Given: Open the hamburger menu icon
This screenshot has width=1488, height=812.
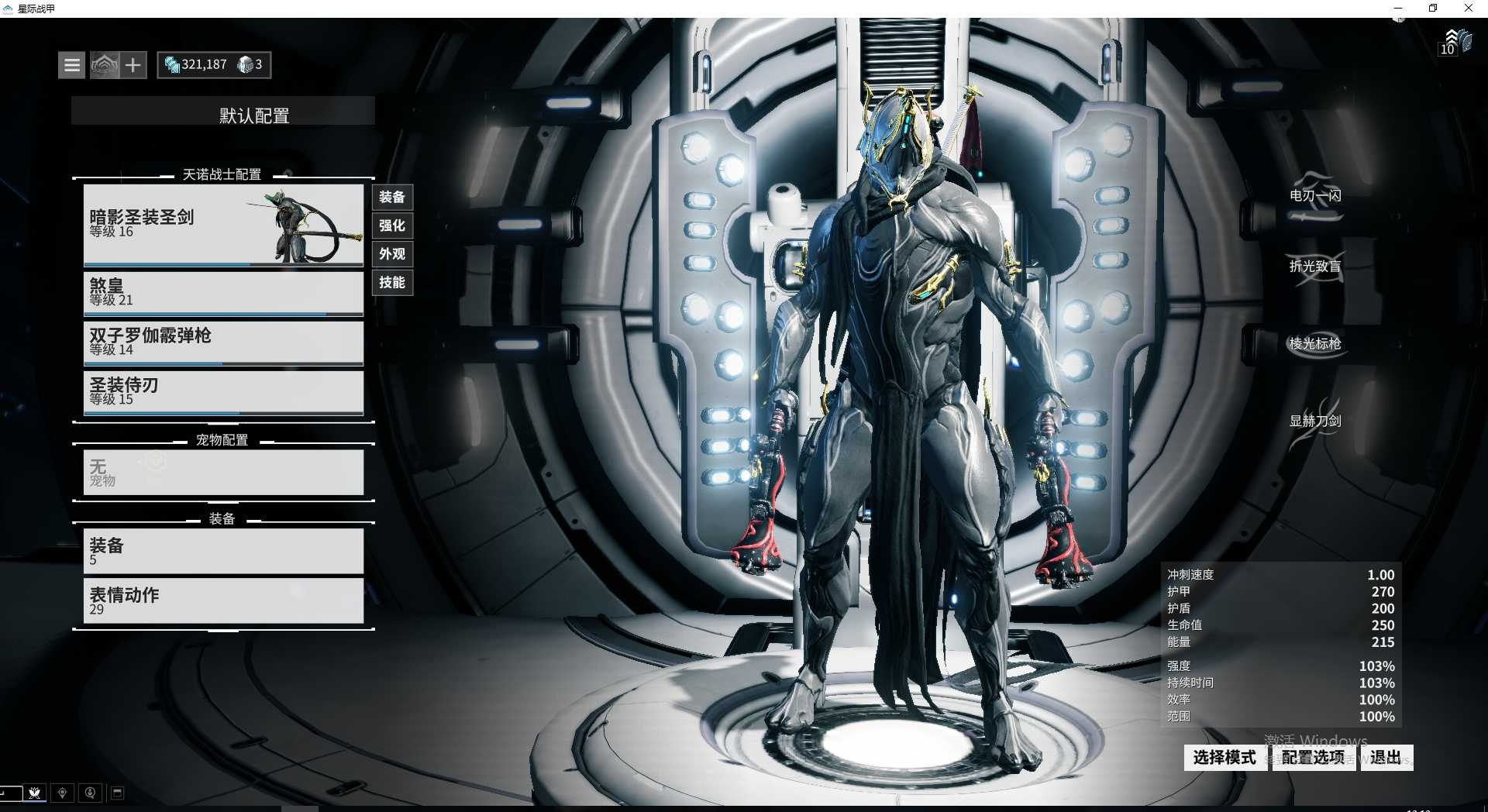Looking at the screenshot, I should click(71, 65).
